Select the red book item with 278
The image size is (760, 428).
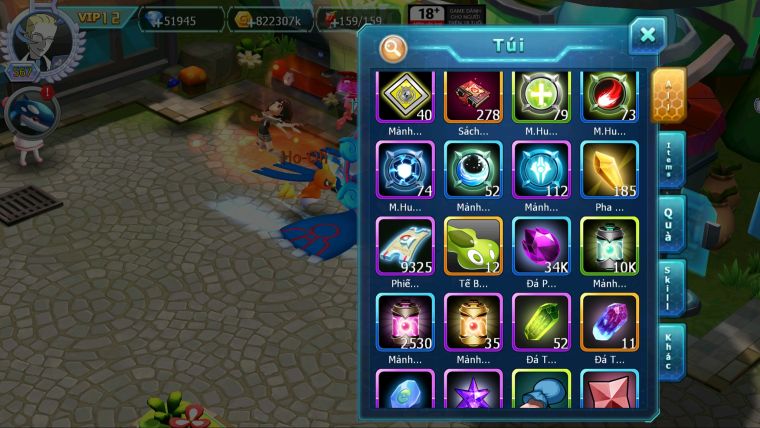(x=473, y=98)
